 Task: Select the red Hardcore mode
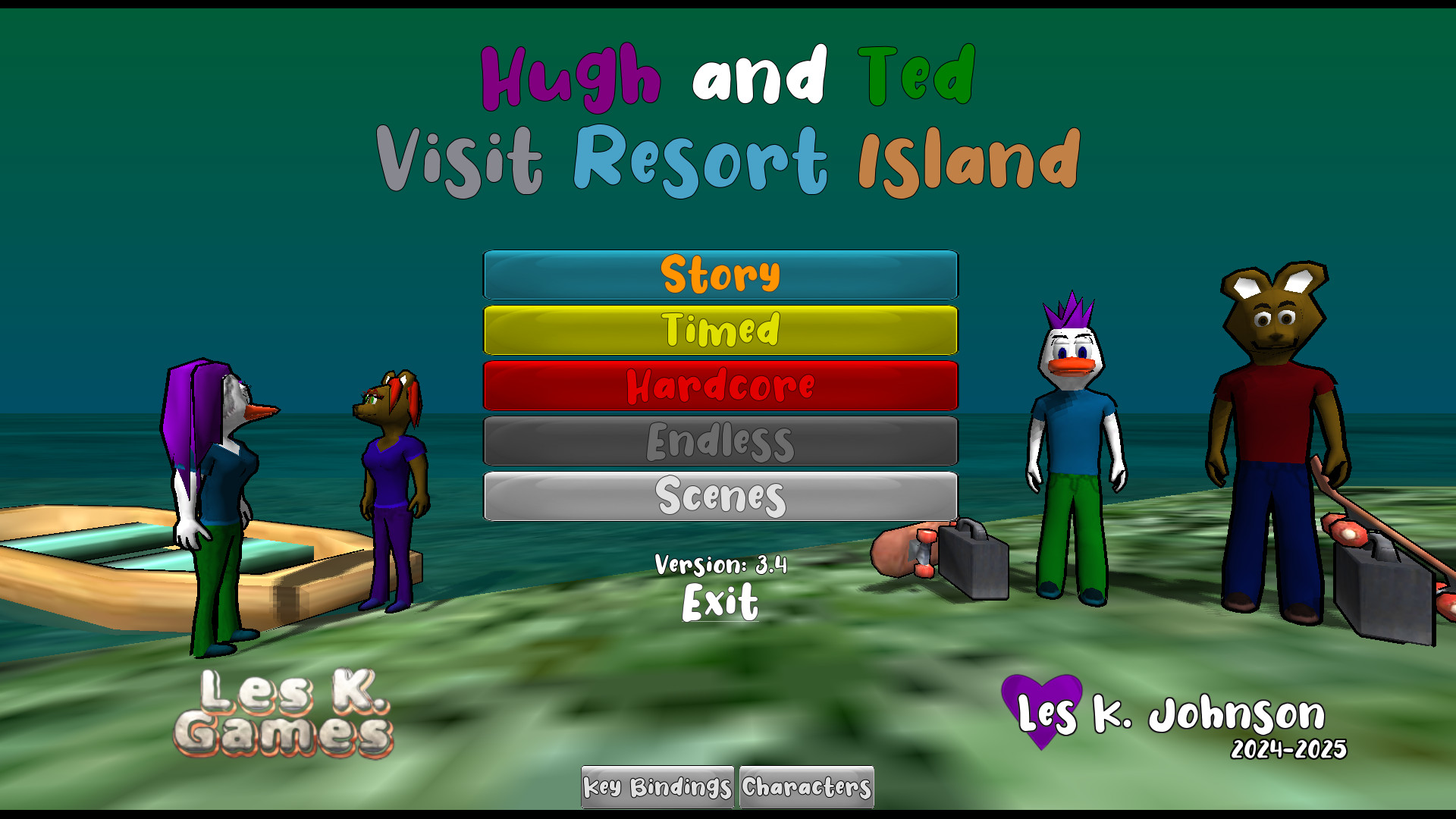tap(720, 385)
